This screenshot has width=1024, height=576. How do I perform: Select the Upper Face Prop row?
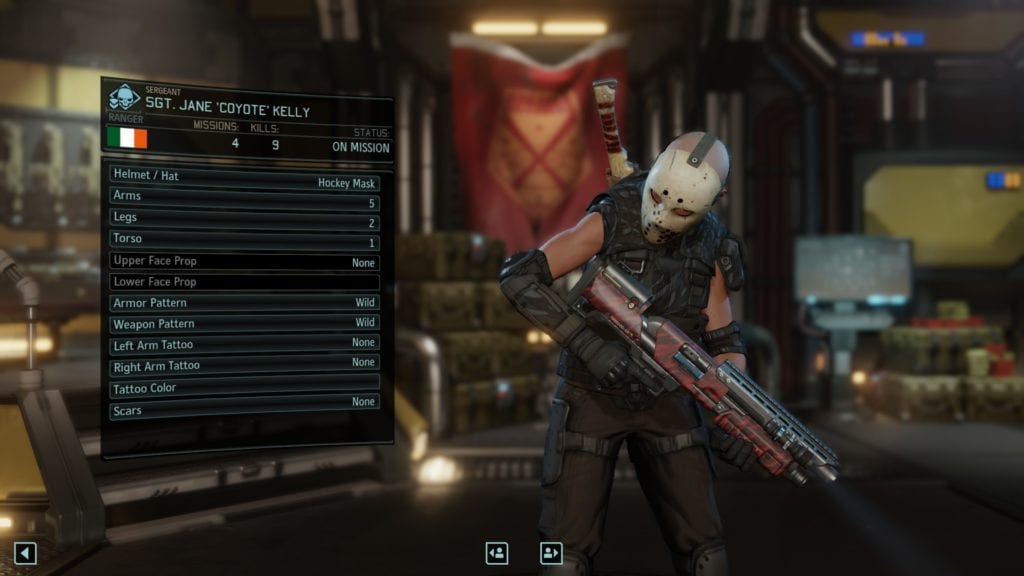click(x=245, y=262)
